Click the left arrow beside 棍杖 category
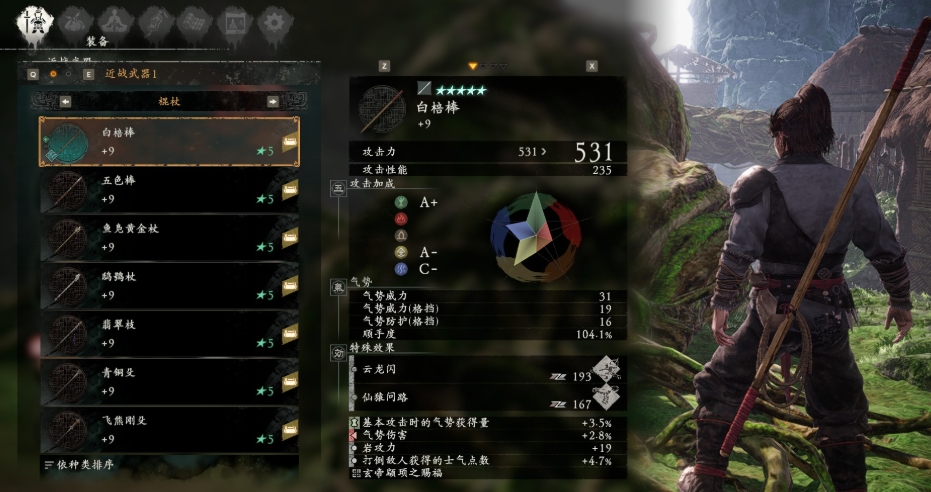 (x=65, y=101)
